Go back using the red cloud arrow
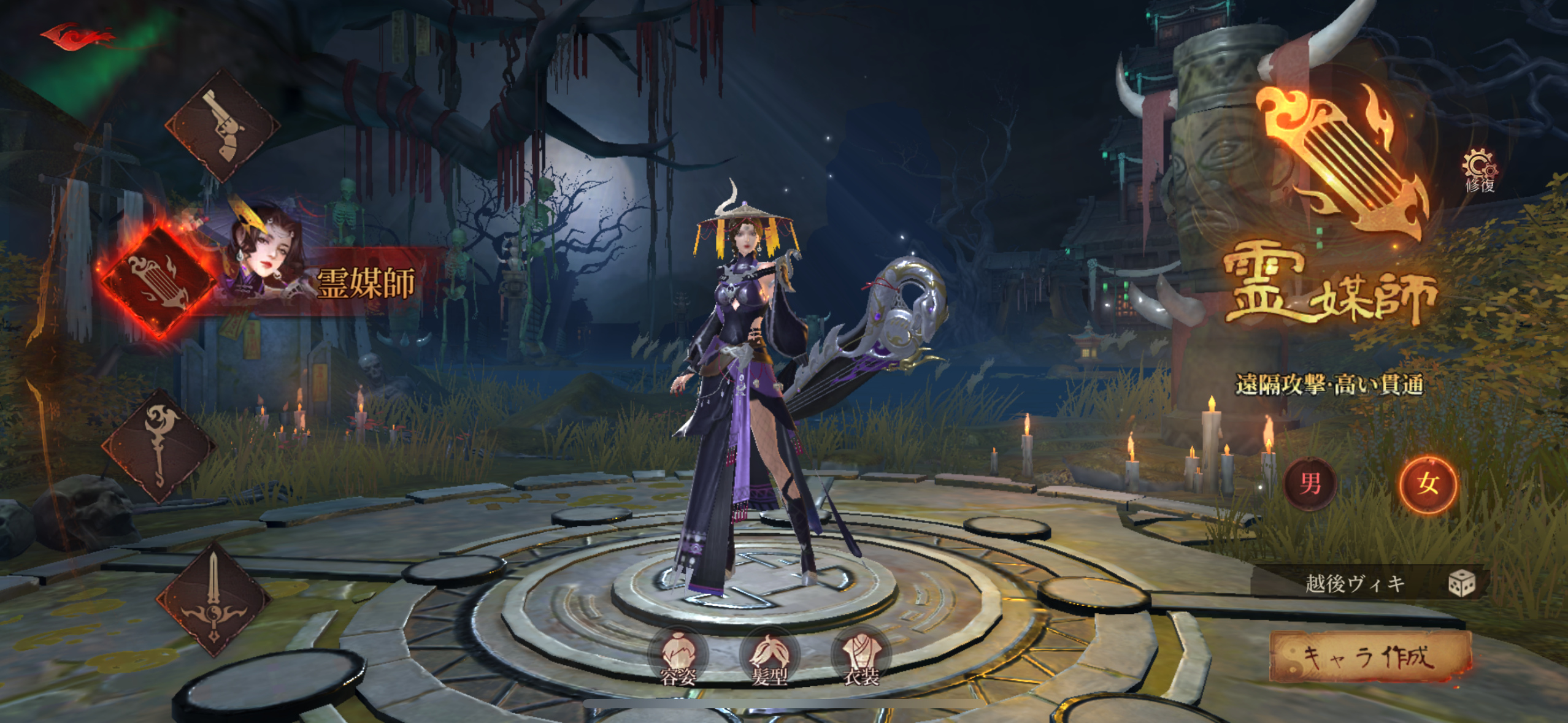The image size is (1568, 723). (x=77, y=36)
